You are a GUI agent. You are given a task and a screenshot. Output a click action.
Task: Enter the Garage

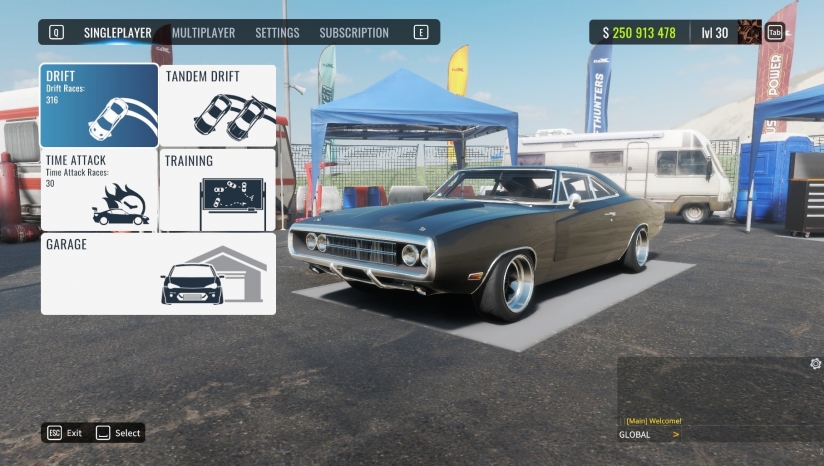click(x=158, y=273)
